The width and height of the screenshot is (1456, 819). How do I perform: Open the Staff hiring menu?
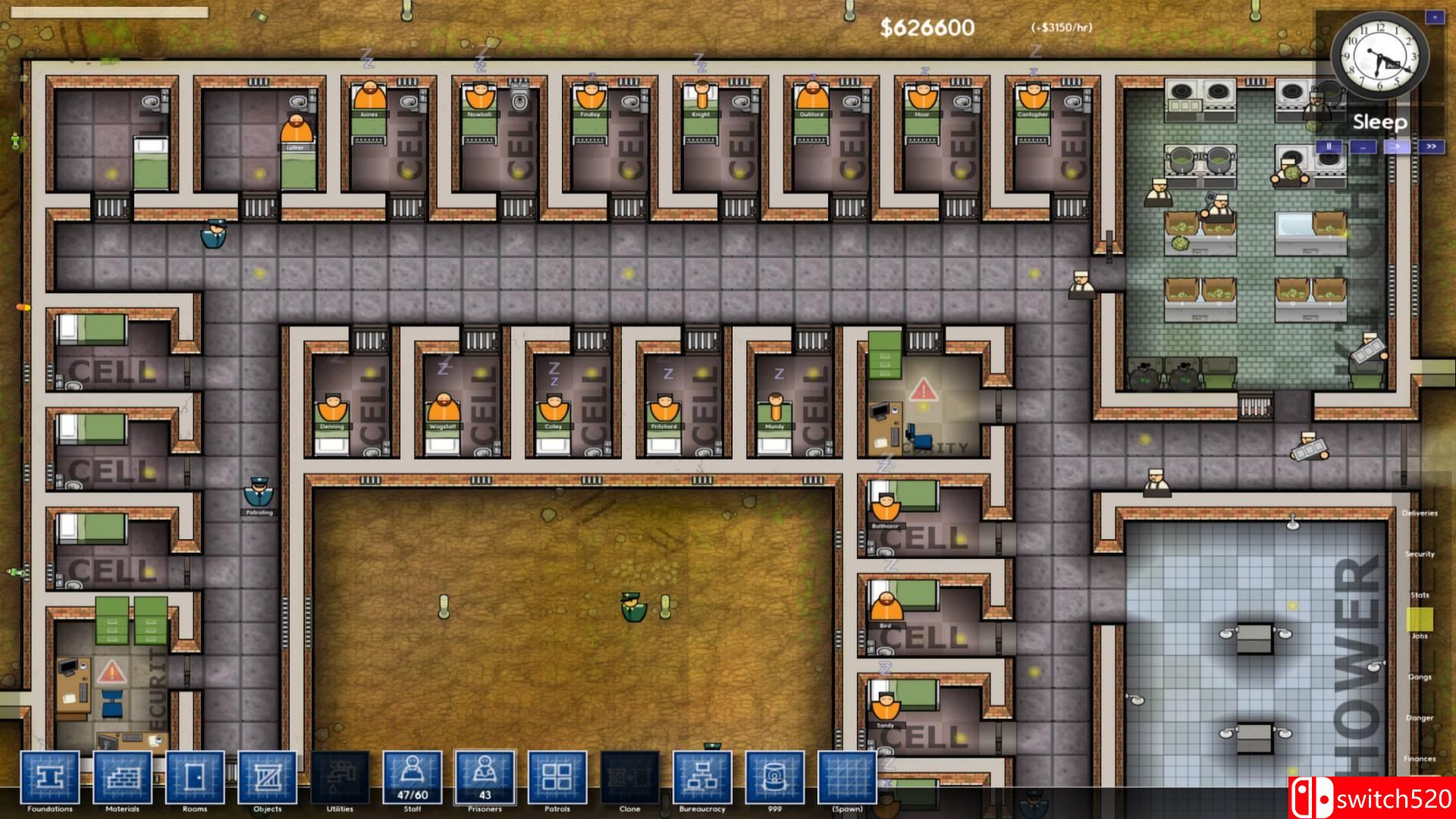412,777
